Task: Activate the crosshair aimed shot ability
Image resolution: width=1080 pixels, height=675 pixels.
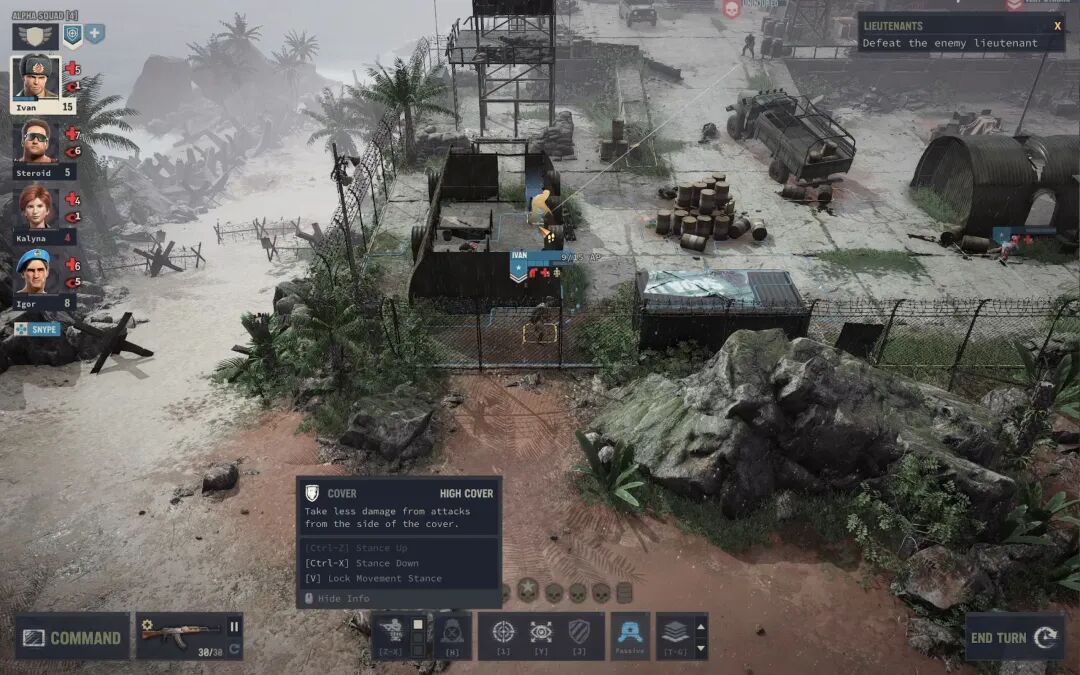Action: [504, 632]
